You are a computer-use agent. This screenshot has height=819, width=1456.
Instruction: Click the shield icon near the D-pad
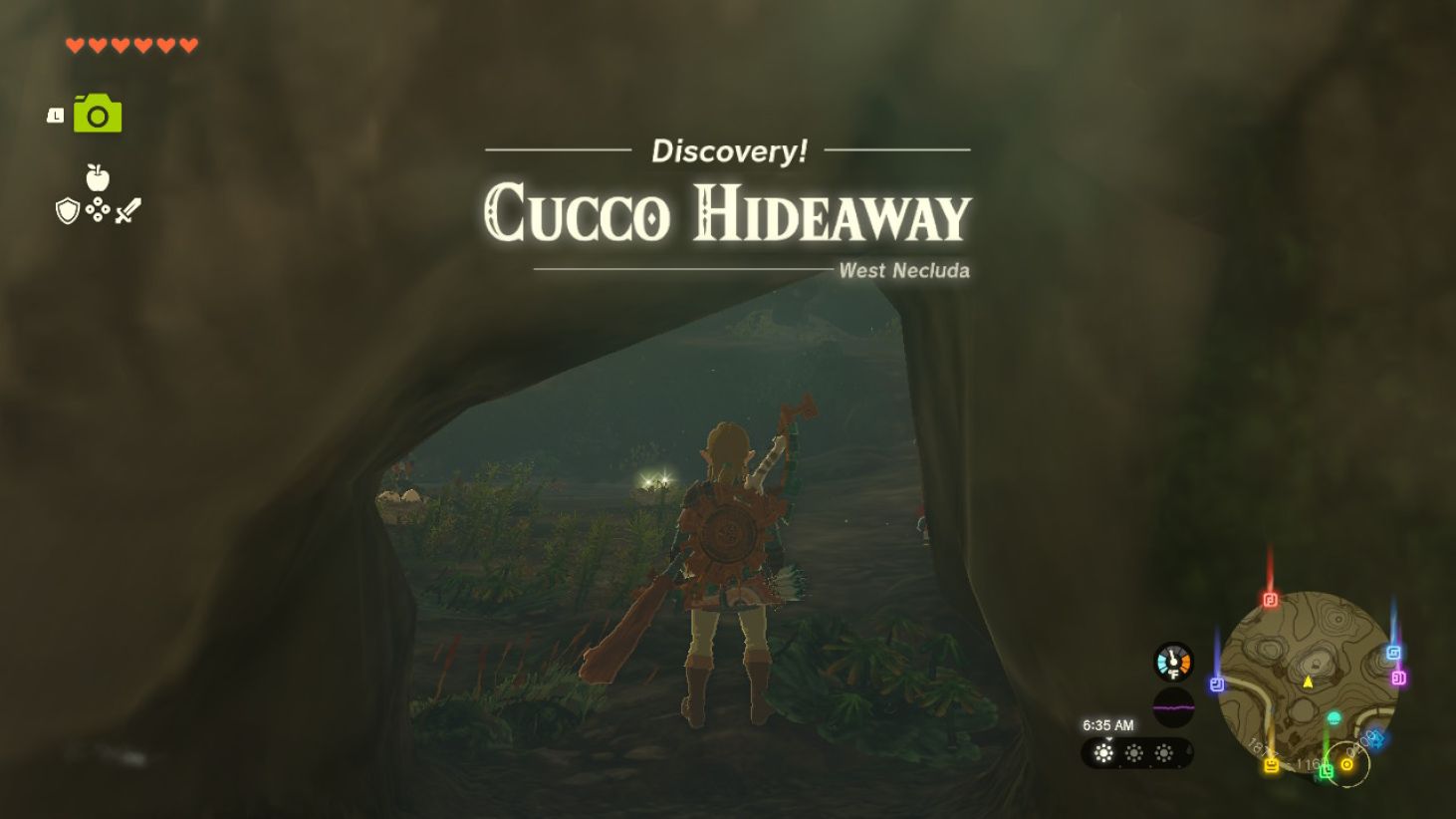pos(68,210)
